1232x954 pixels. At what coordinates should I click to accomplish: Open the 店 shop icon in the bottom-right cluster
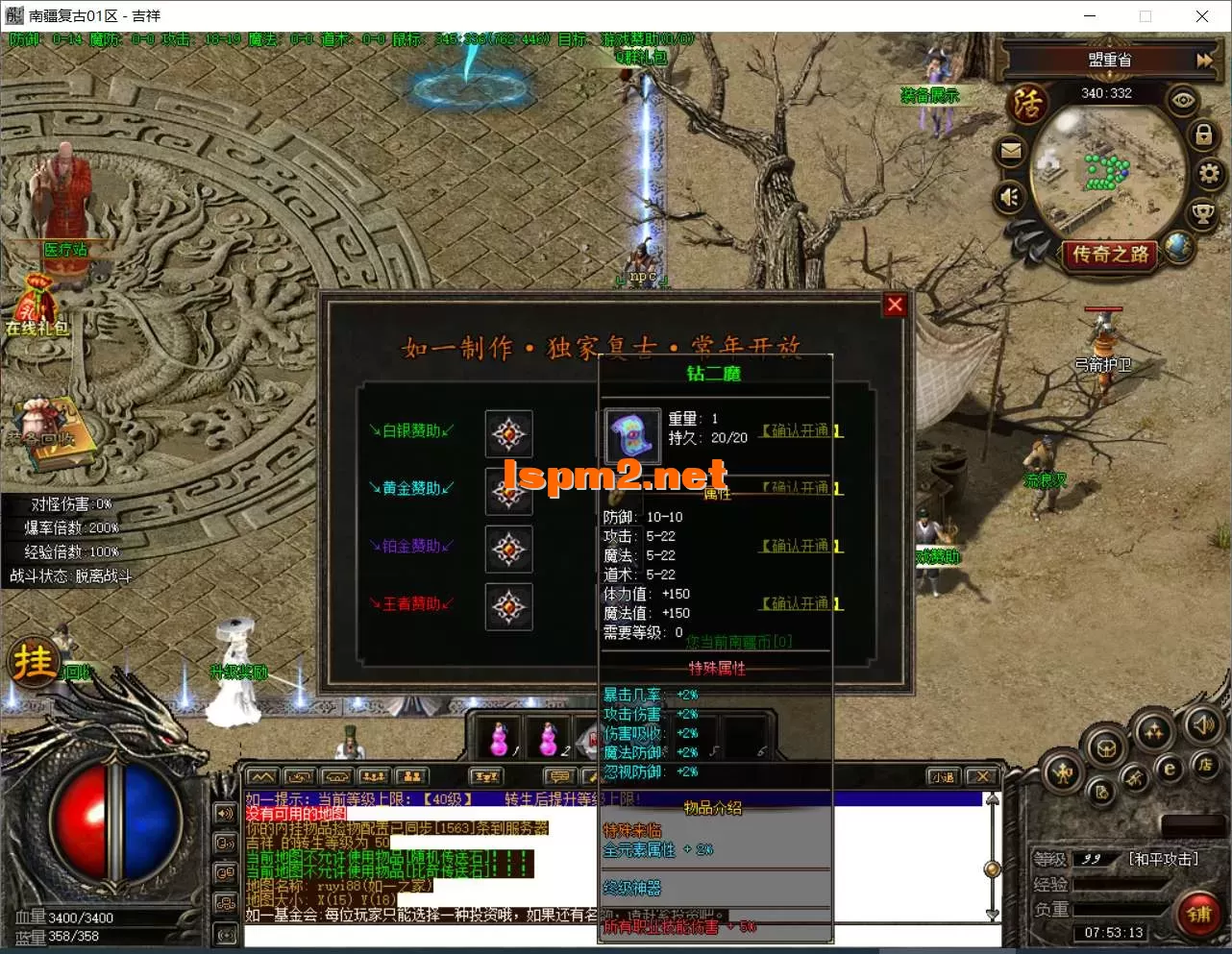(x=1206, y=767)
